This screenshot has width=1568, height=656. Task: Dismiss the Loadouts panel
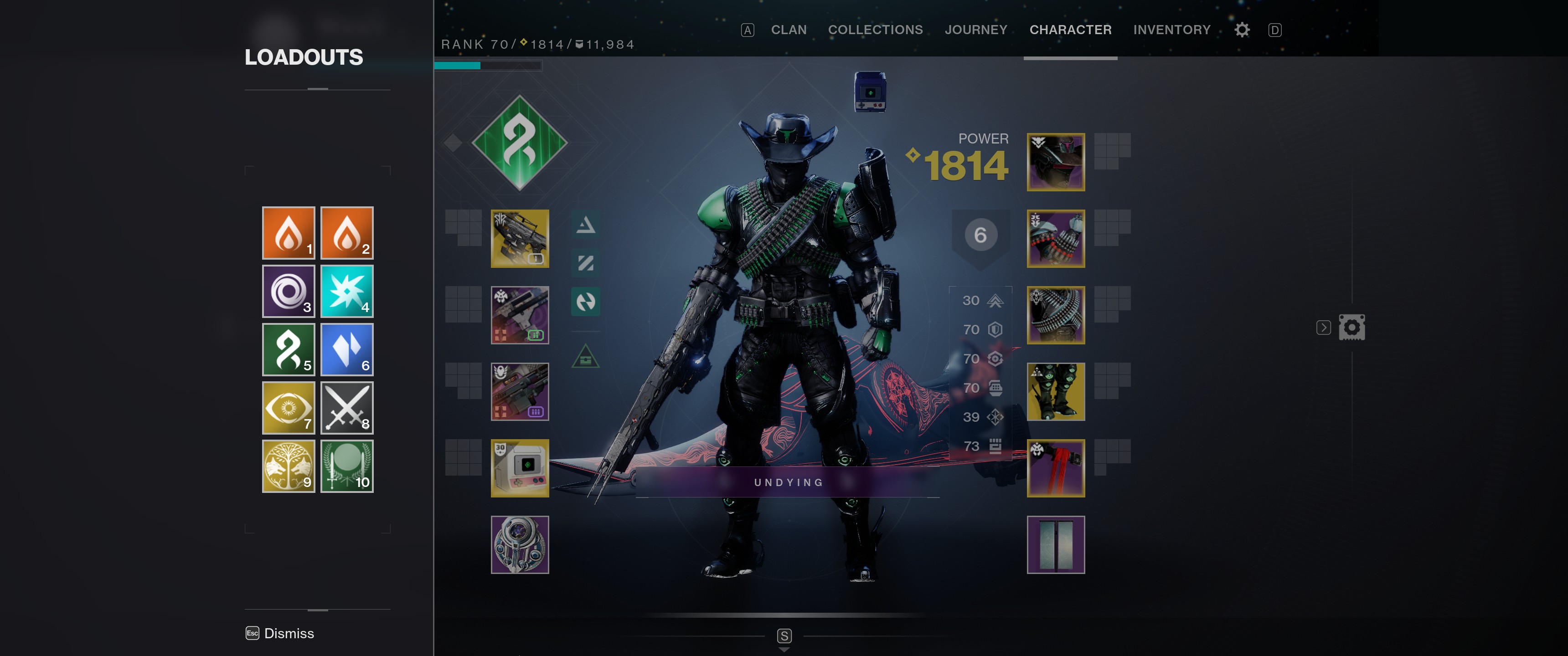pos(280,633)
